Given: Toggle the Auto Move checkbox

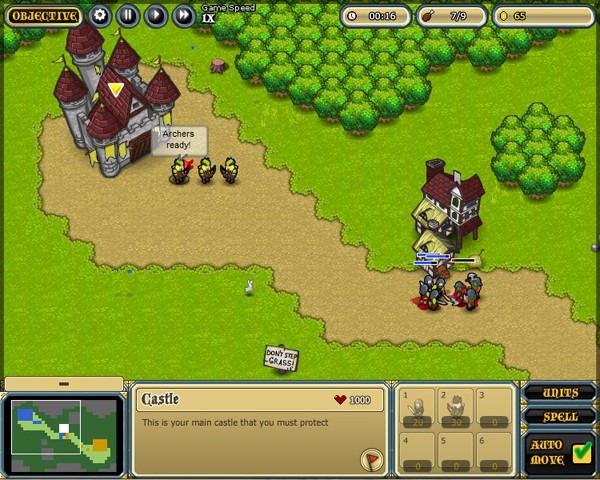Looking at the screenshot, I should coord(583,451).
